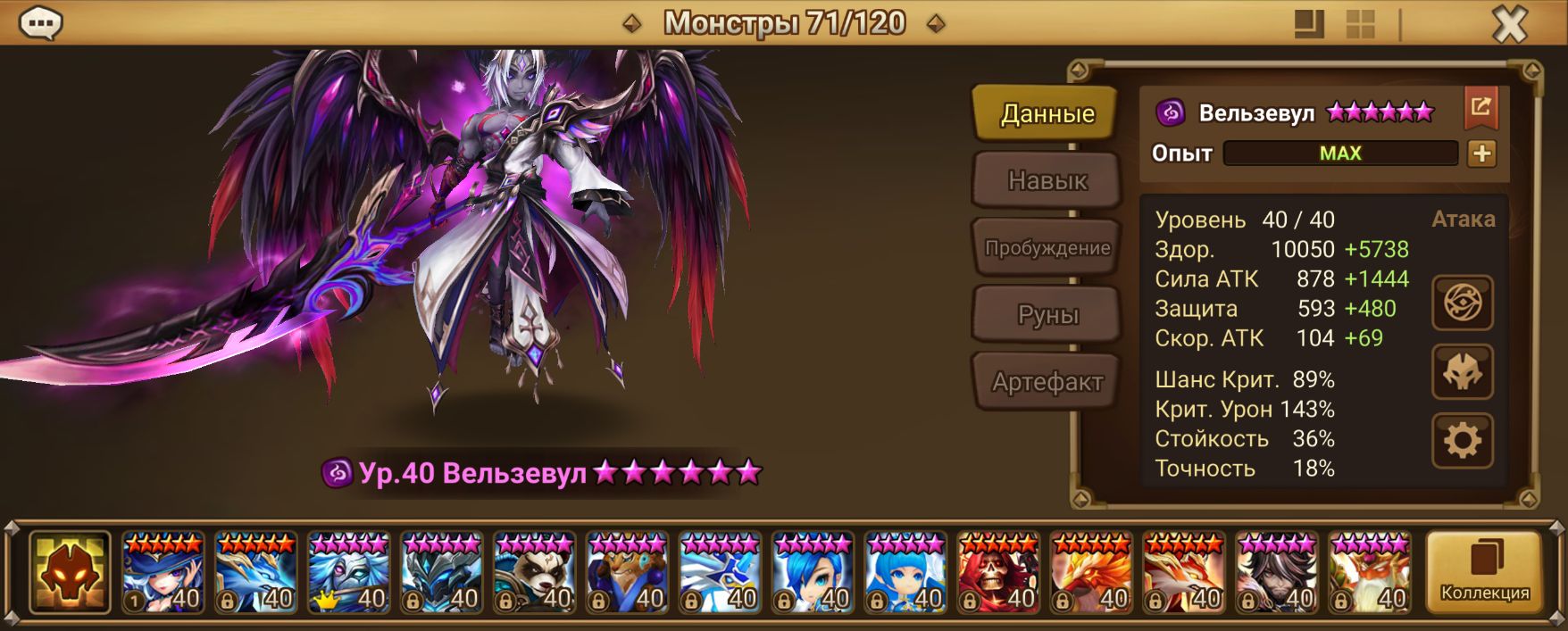
Task: Switch to the Навык tab
Action: [1047, 180]
